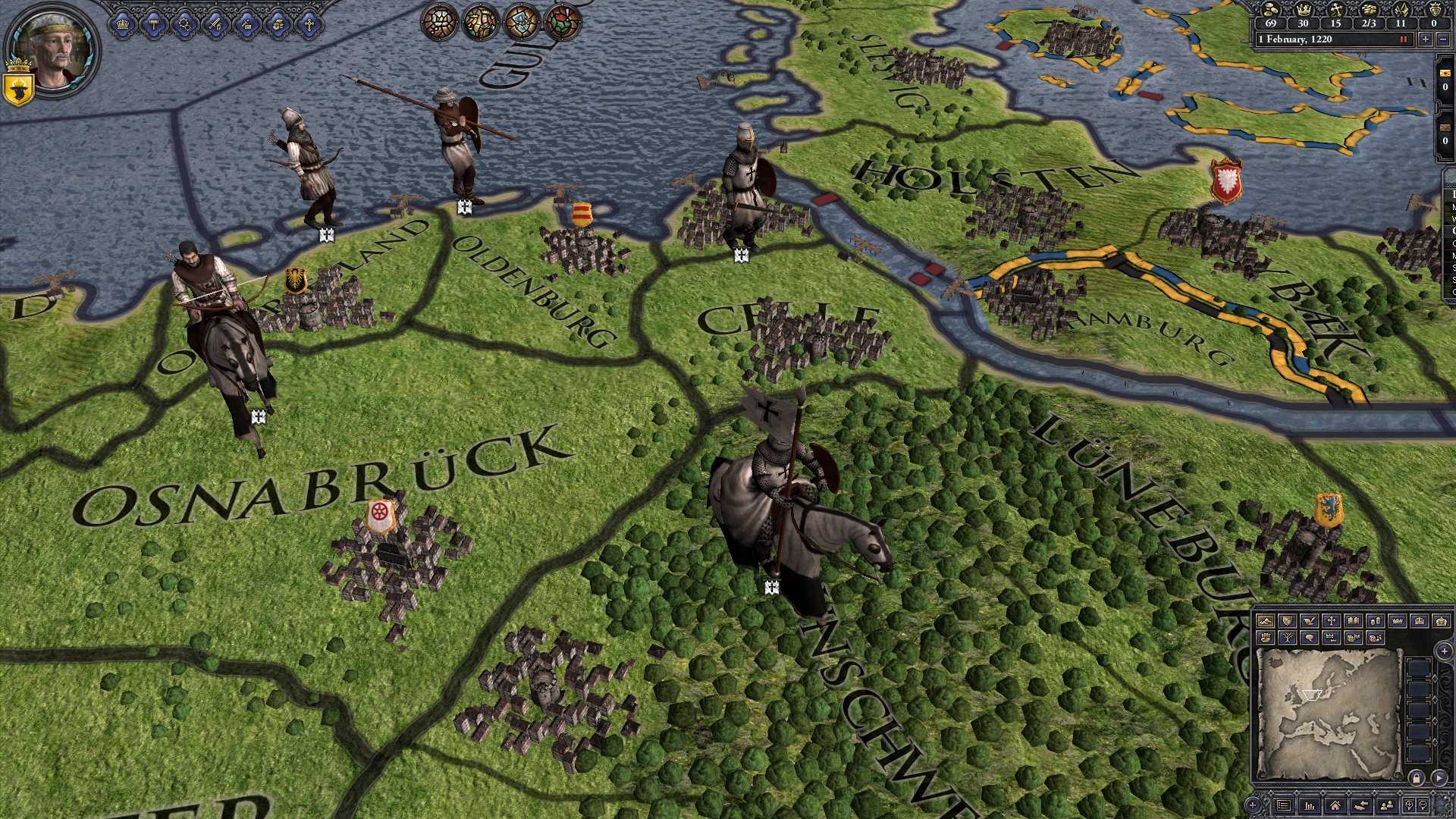Zoom in with the magnifier plus button
The image size is (1456, 819).
point(1410,805)
